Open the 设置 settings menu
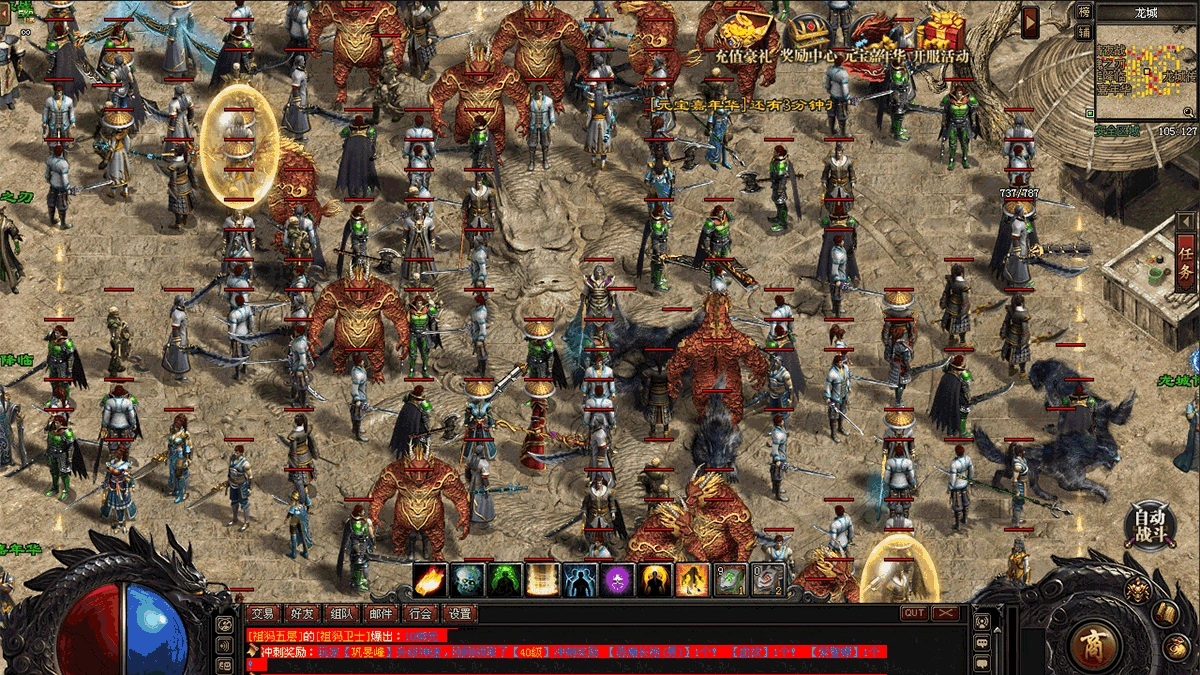Viewport: 1200px width, 675px height. 460,613
